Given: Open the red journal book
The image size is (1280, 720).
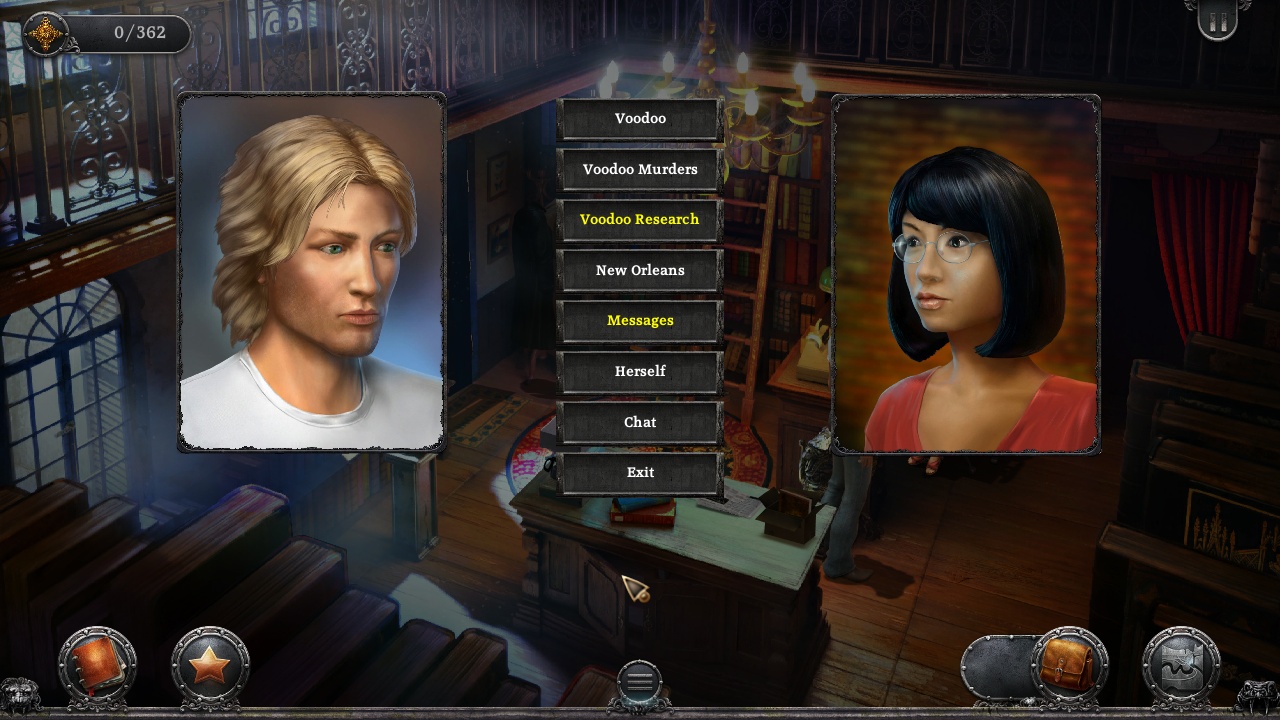Looking at the screenshot, I should tap(96, 664).
